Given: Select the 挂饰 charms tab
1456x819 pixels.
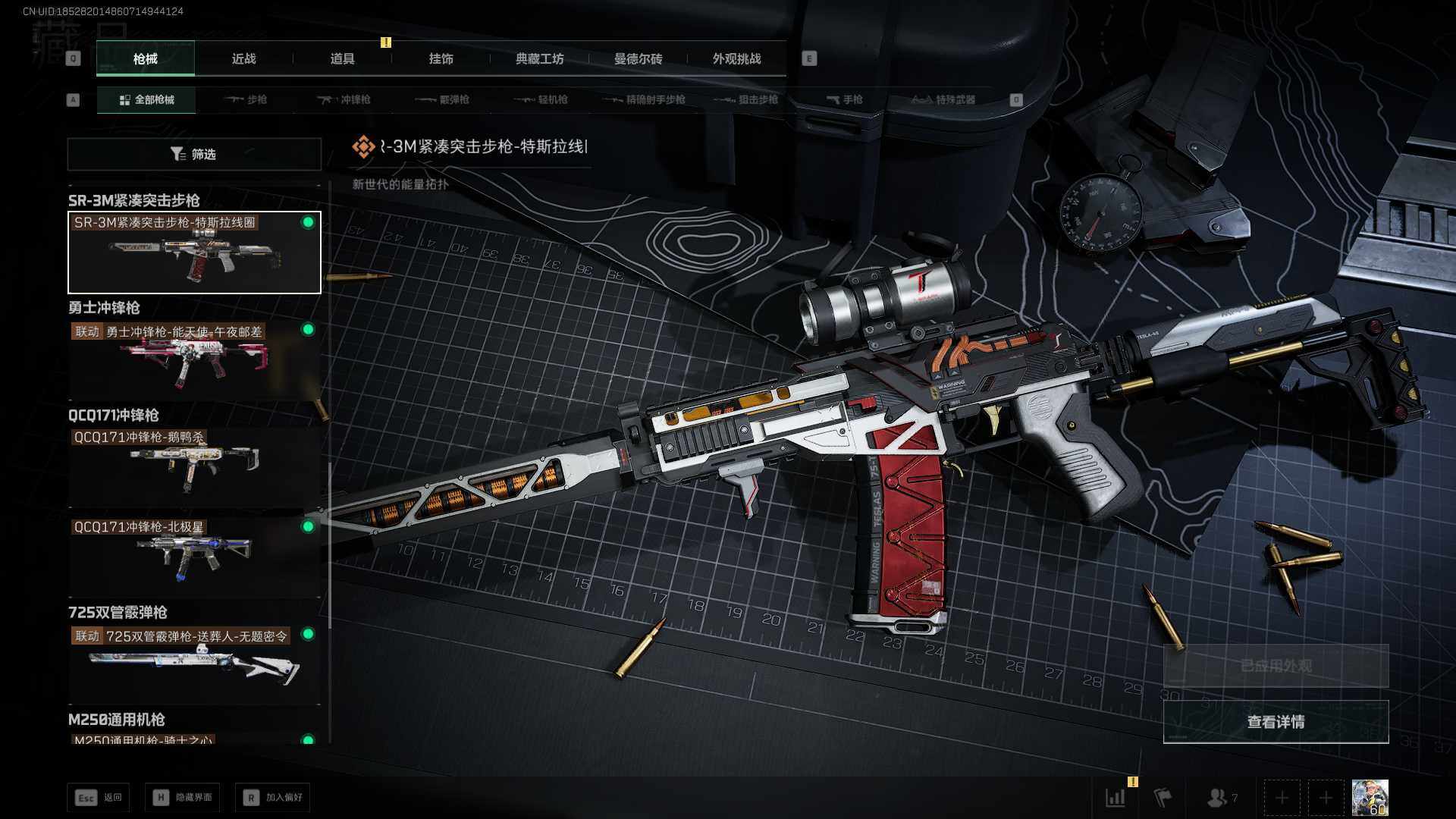Looking at the screenshot, I should tap(441, 58).
